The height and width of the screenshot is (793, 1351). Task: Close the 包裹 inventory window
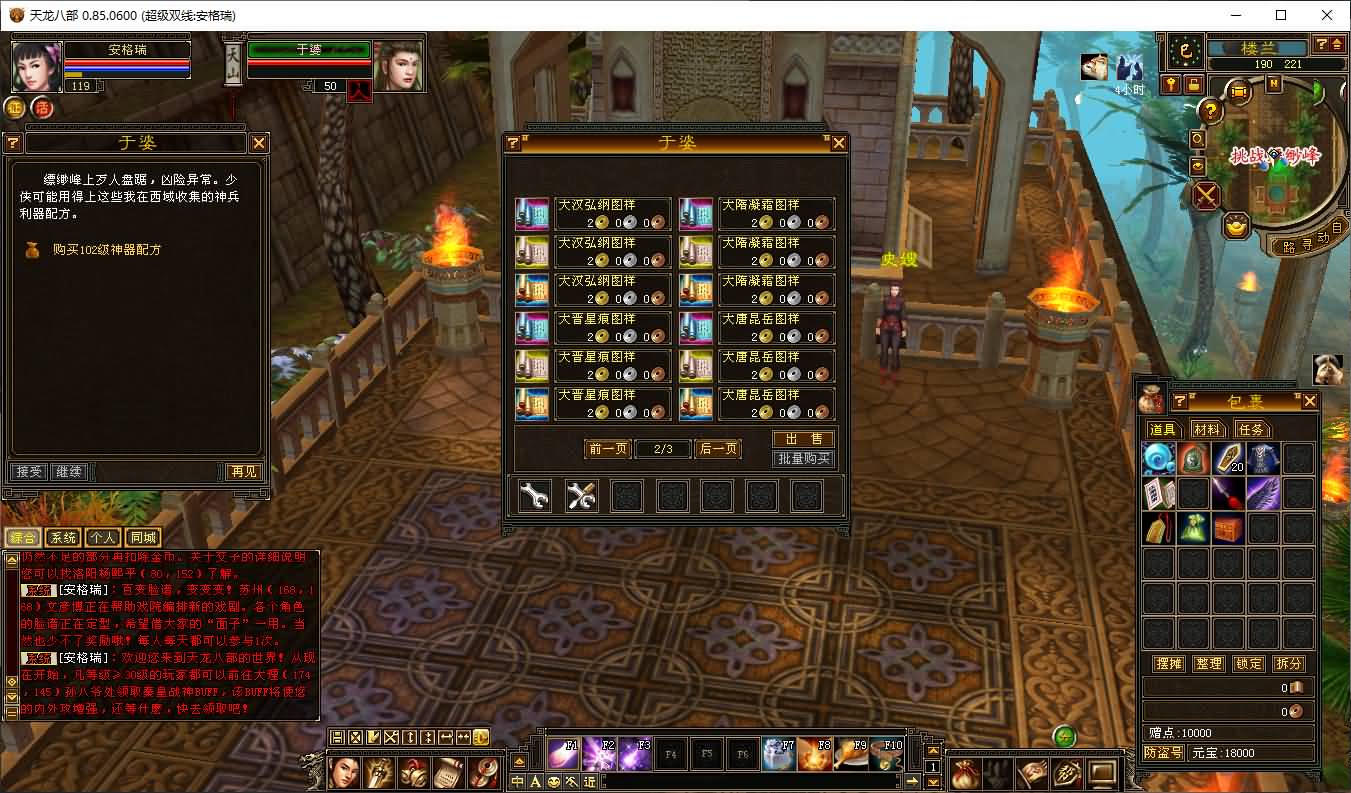click(1310, 401)
